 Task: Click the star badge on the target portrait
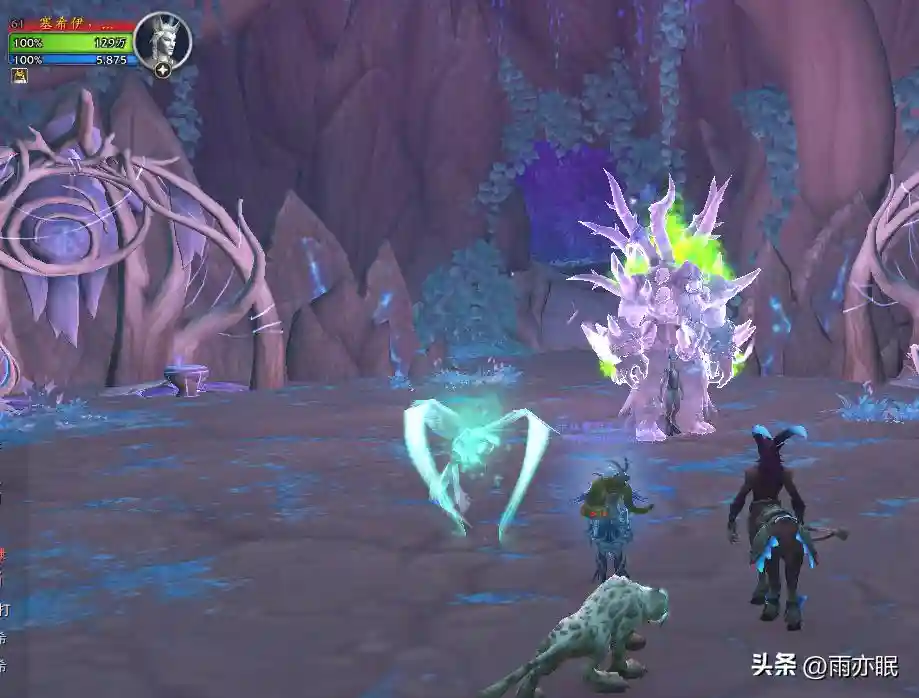162,69
